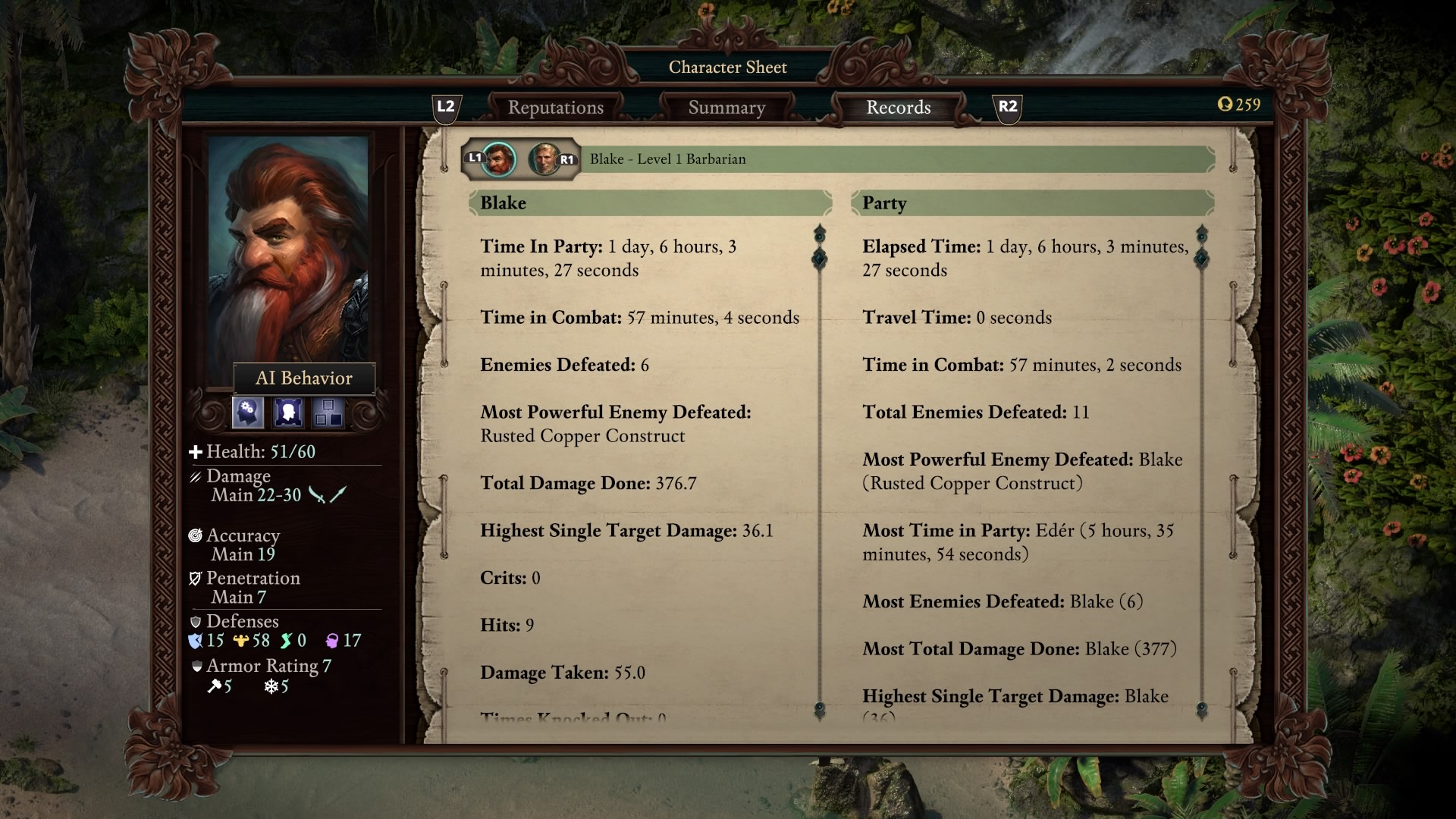
Task: Select the purple Will defense icon
Action: click(x=332, y=641)
